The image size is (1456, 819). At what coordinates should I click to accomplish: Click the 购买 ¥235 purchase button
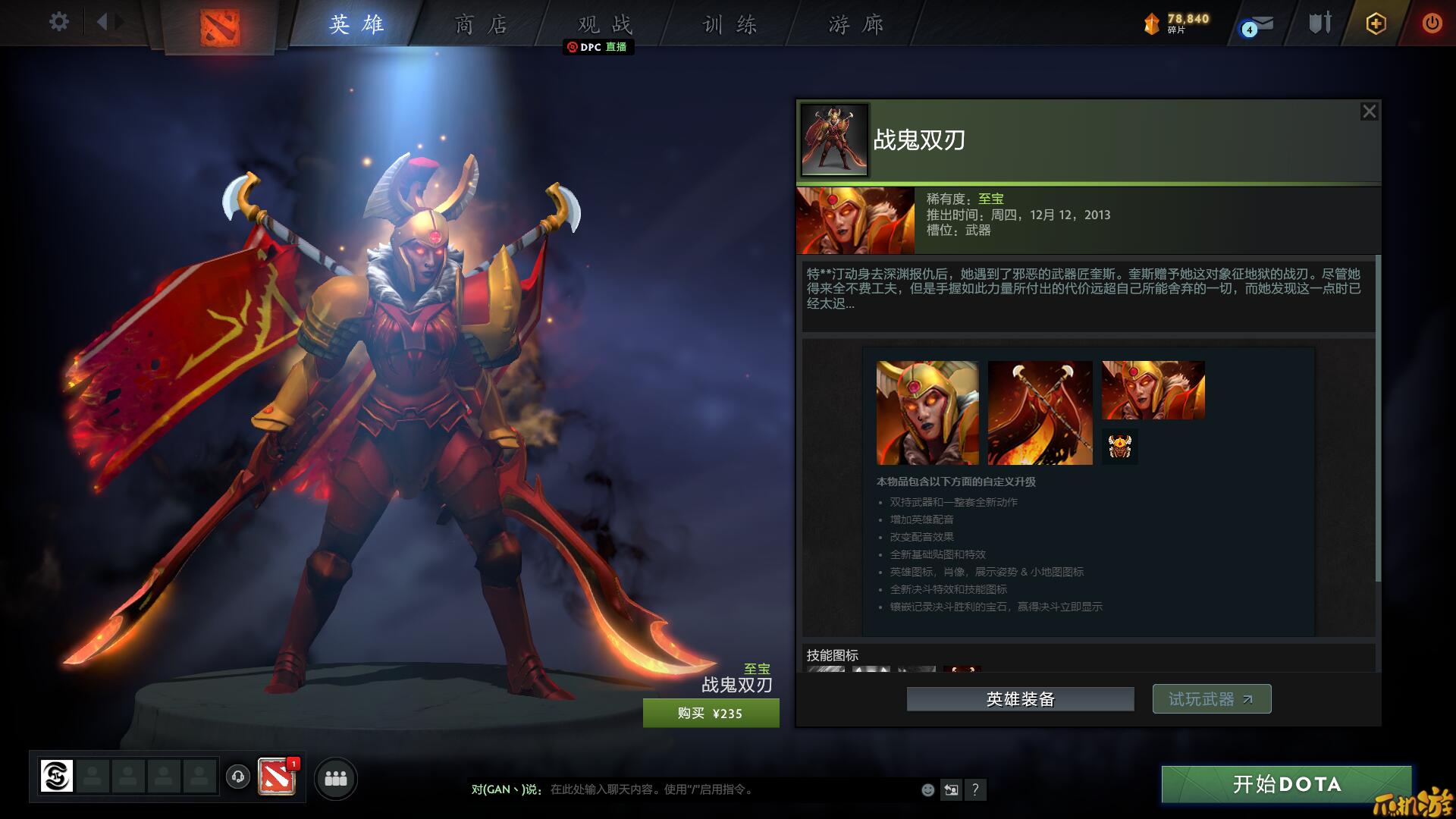711,713
